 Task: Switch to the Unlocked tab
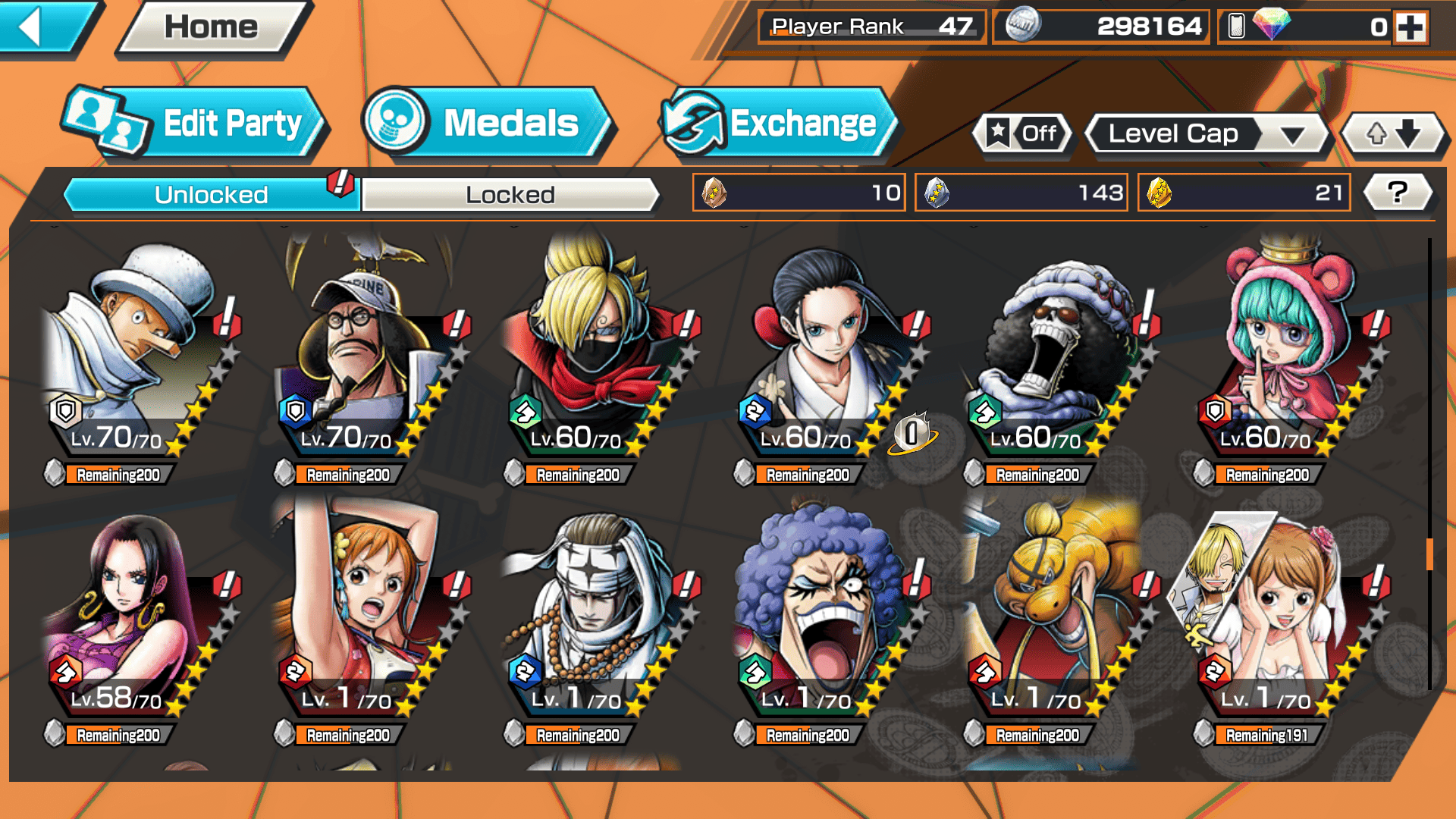coord(211,195)
